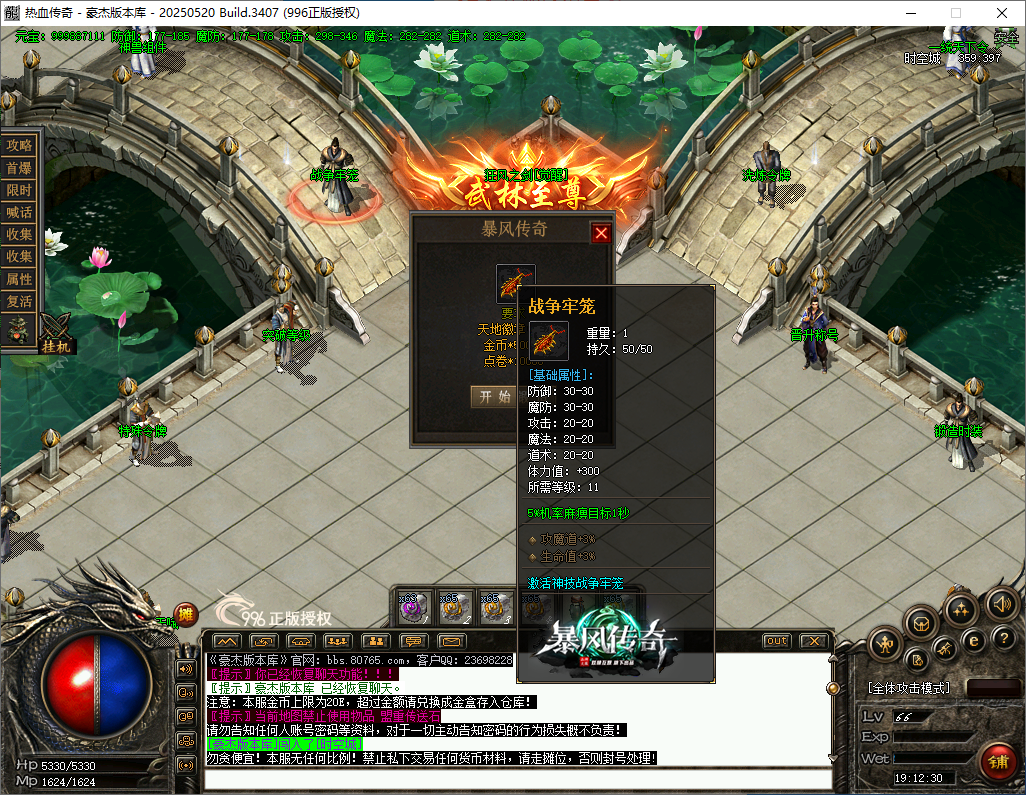Click the chat panel's out button
Screen dimensions: 1026x795
pos(776,640)
